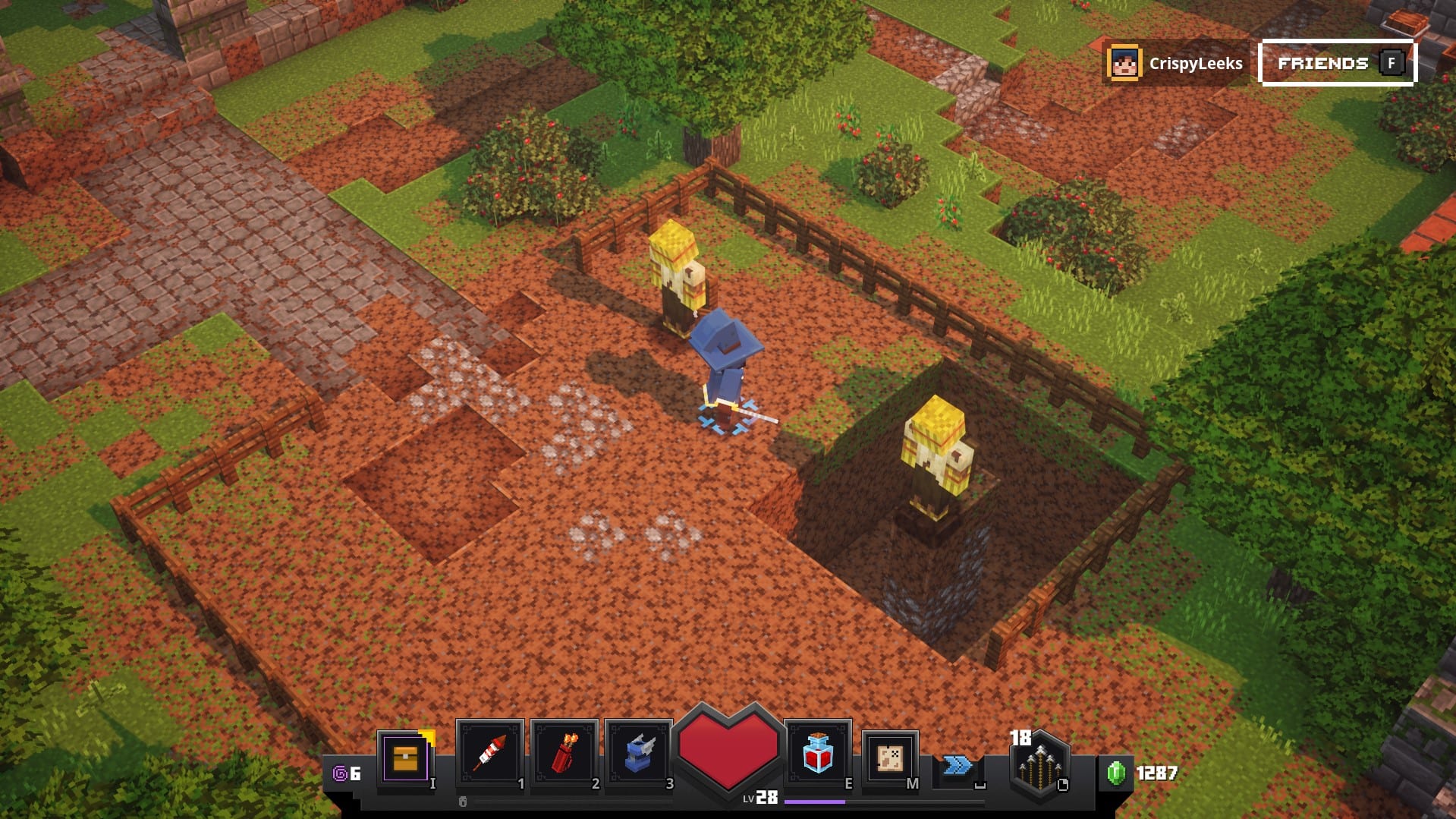Click the CrispyLeeks avatar portrait

coord(1126,62)
